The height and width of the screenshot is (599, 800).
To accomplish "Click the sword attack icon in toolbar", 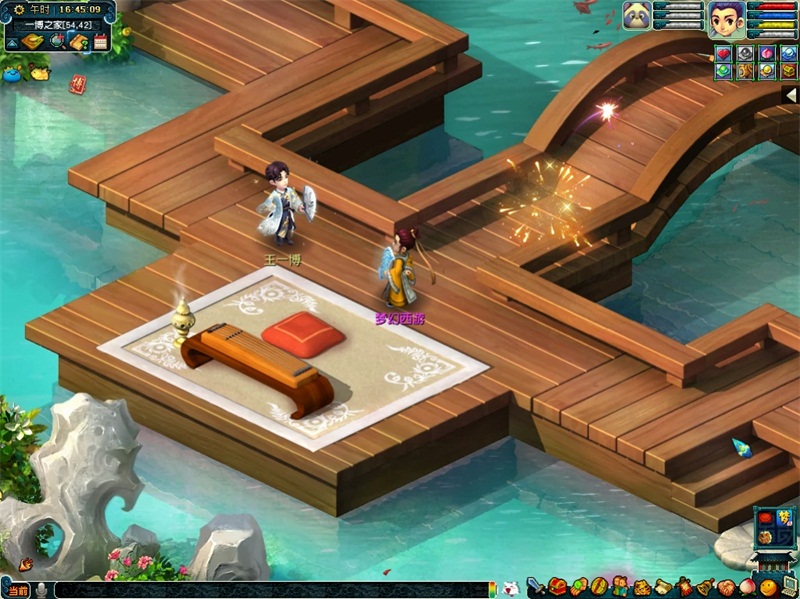I will (x=535, y=587).
